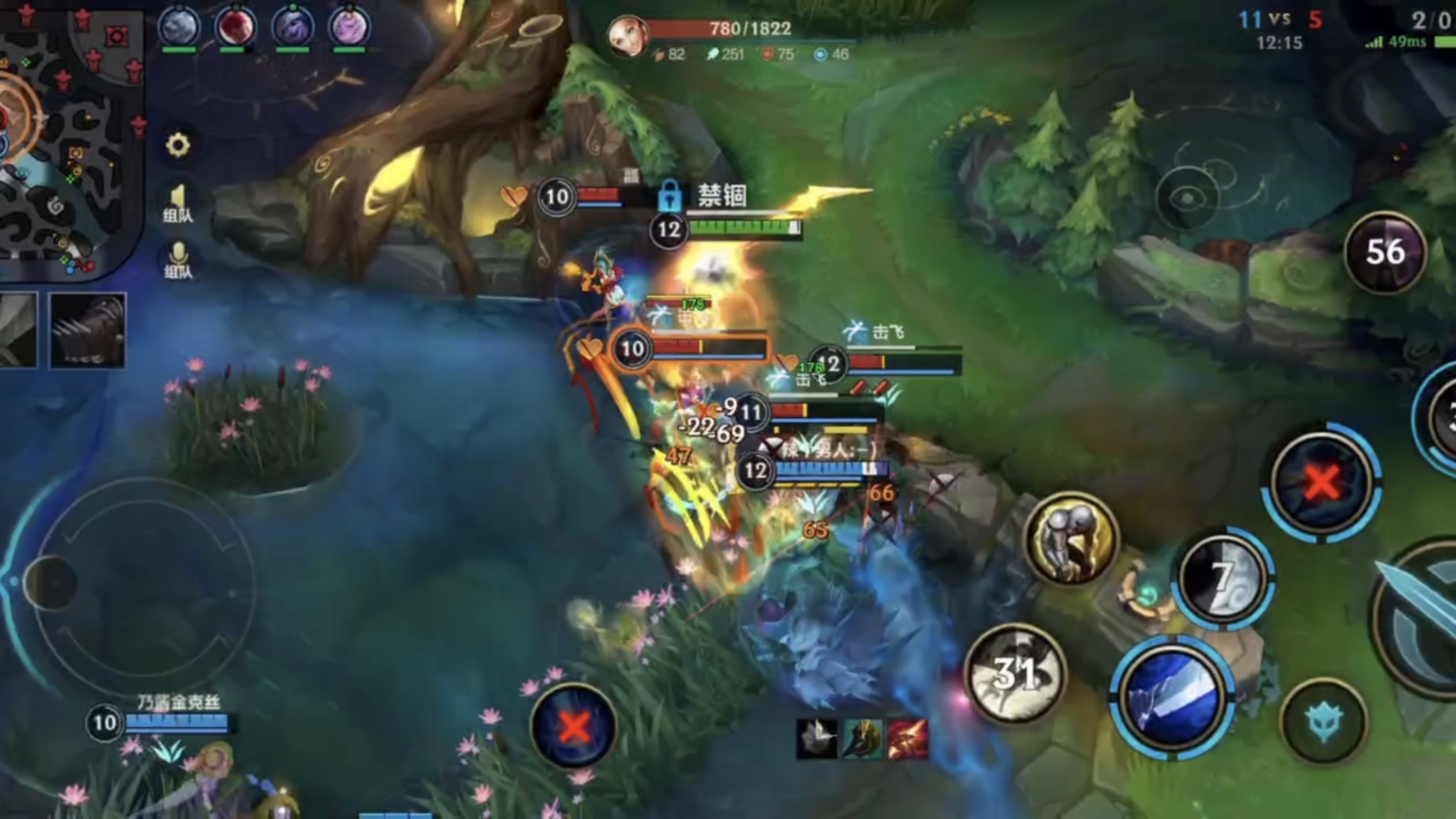Open settings with the gear icon
The width and height of the screenshot is (1456, 819).
tap(177, 145)
